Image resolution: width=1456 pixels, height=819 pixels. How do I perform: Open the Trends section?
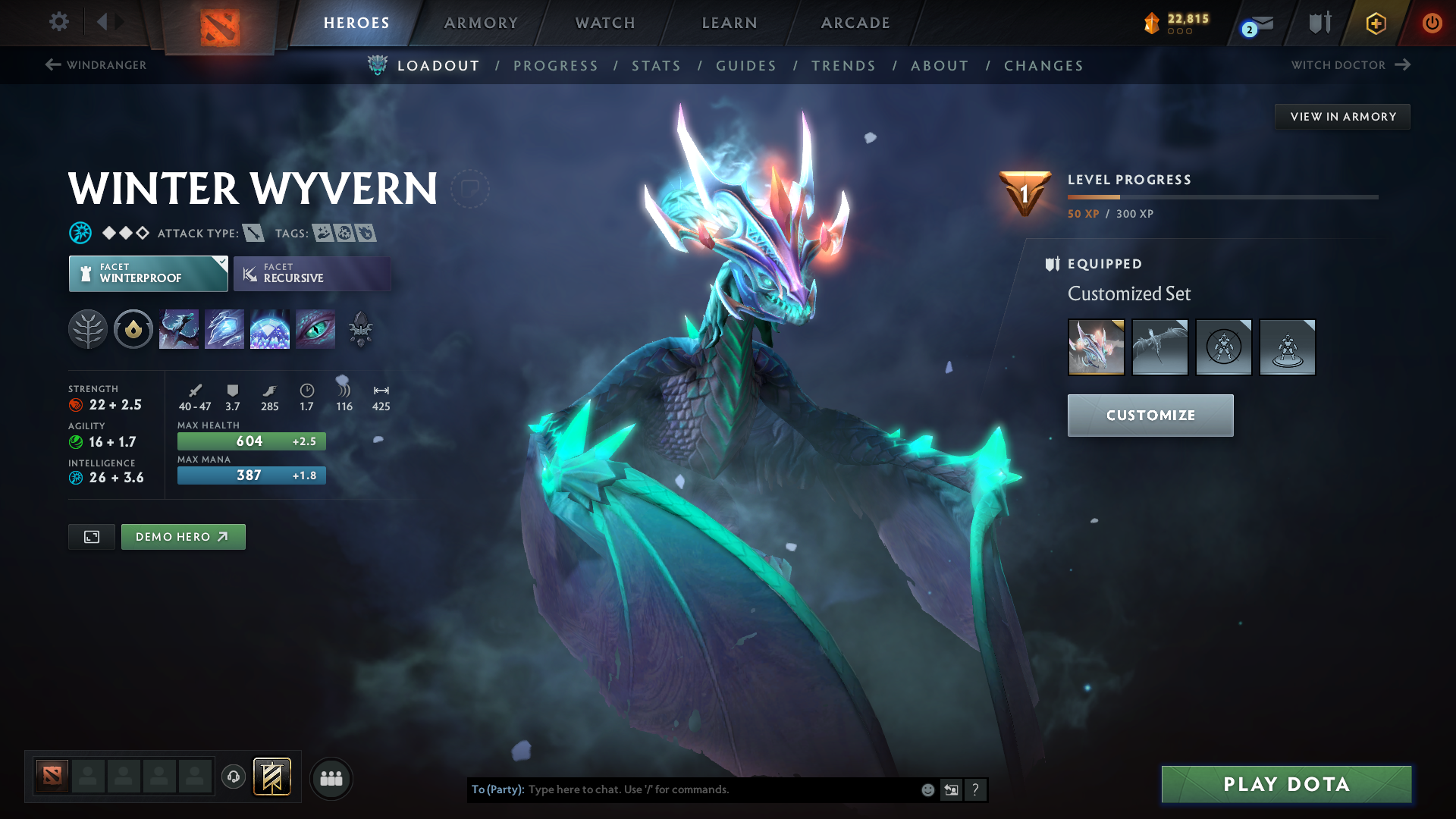(x=843, y=66)
